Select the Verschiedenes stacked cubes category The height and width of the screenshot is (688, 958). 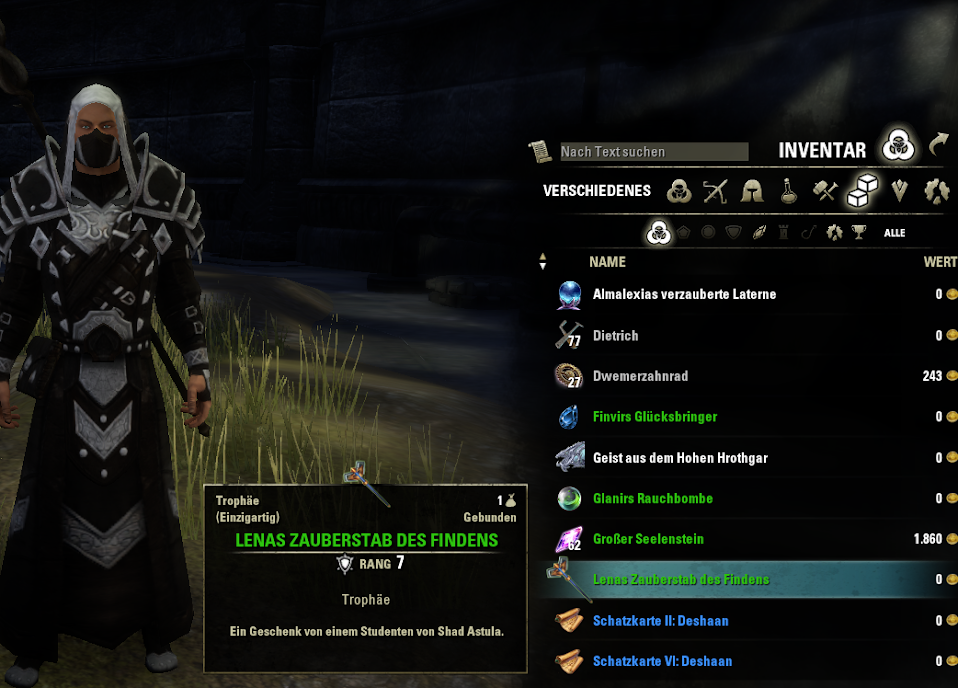point(862,190)
